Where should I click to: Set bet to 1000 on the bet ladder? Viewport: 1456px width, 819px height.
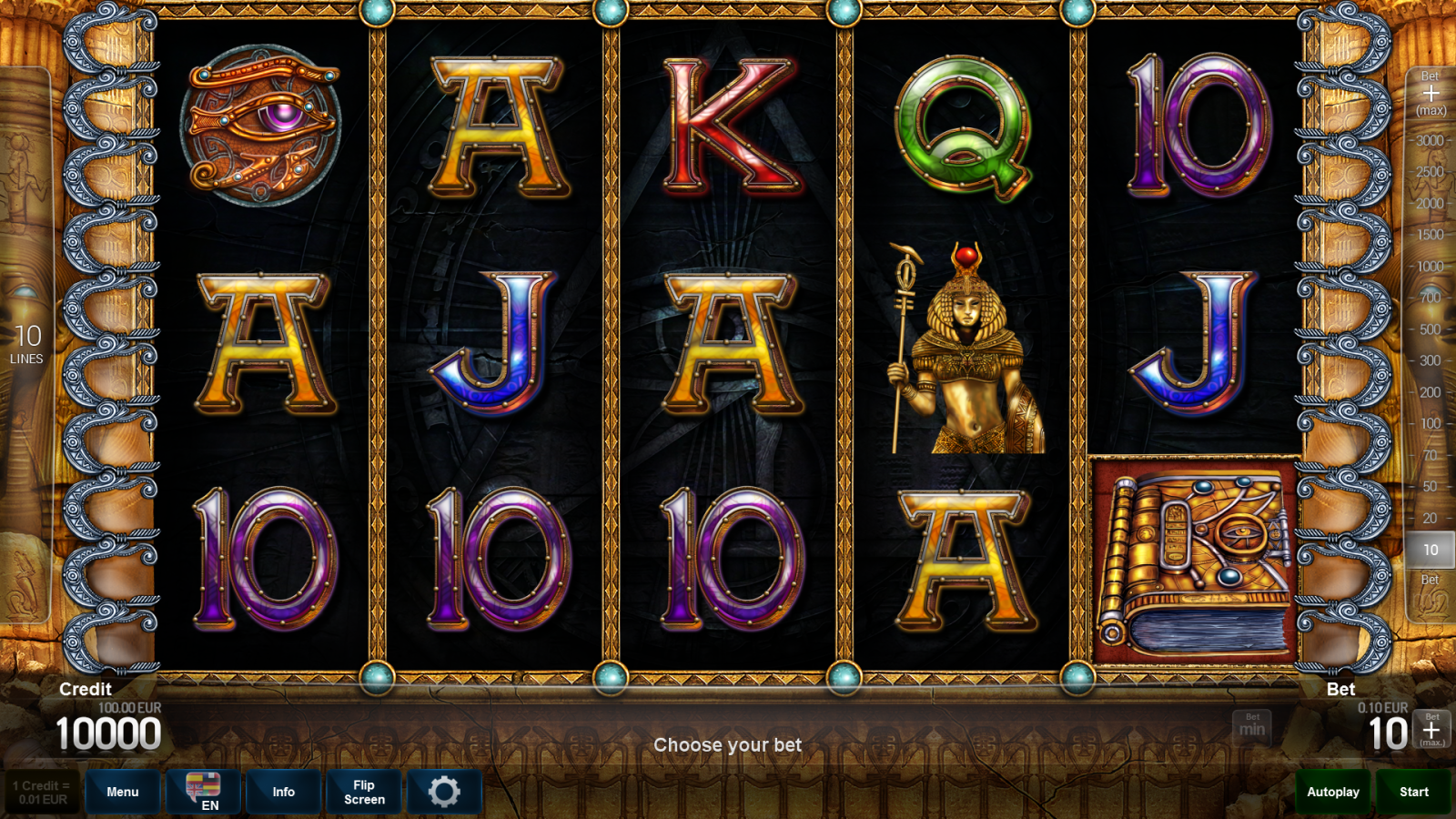tap(1429, 264)
